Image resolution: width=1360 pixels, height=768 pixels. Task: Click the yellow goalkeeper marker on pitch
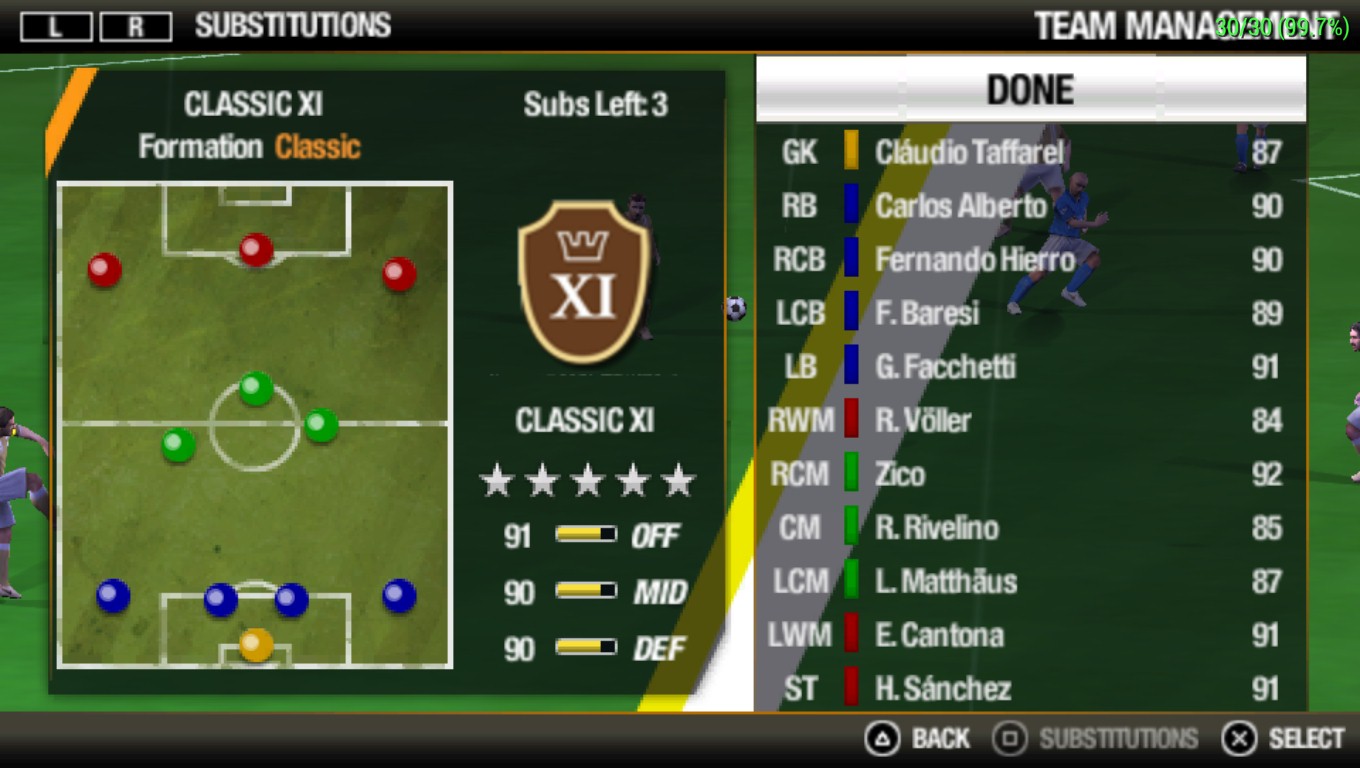(x=256, y=645)
